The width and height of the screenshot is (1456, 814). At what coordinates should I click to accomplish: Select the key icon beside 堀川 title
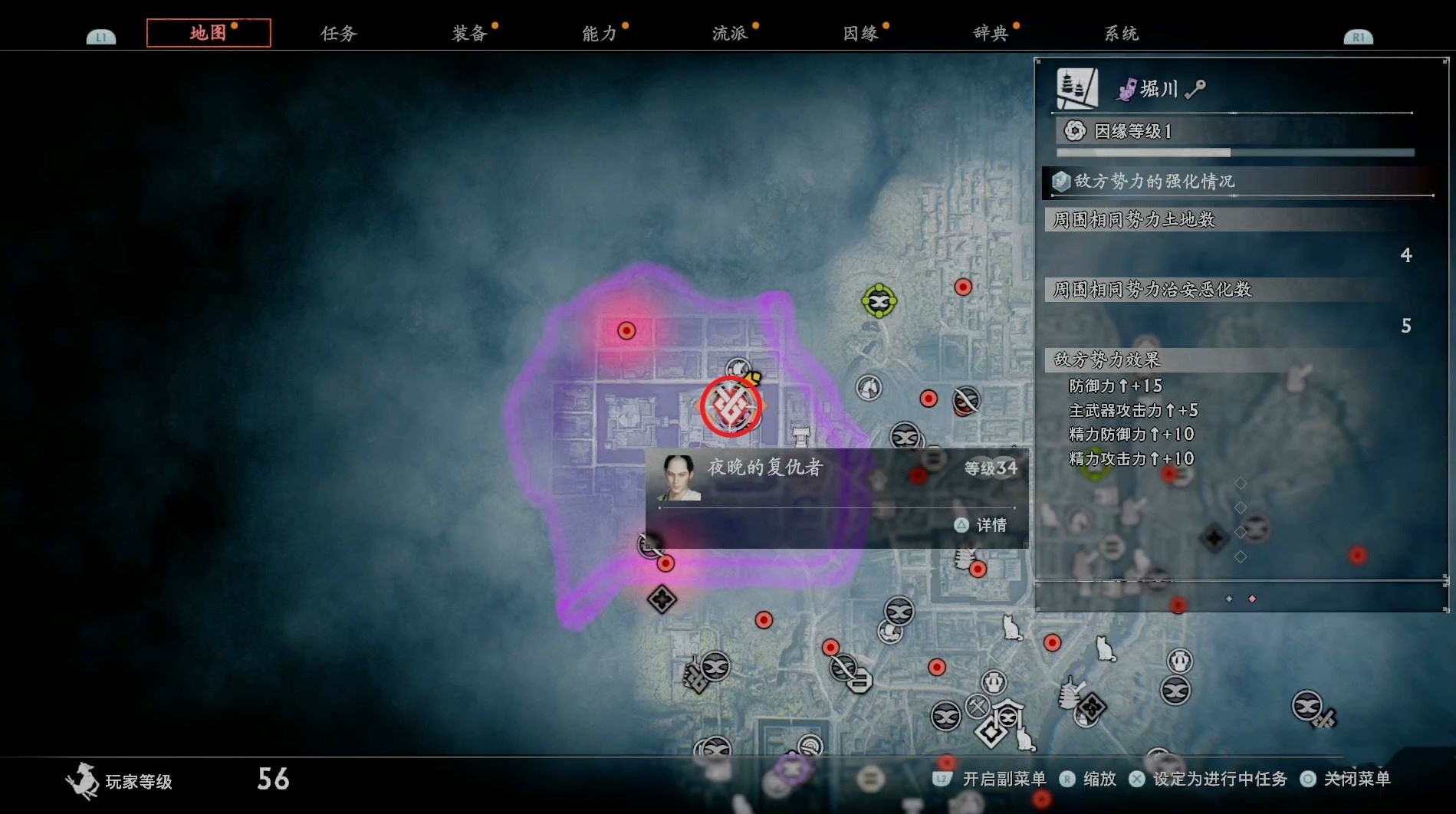point(1193,89)
